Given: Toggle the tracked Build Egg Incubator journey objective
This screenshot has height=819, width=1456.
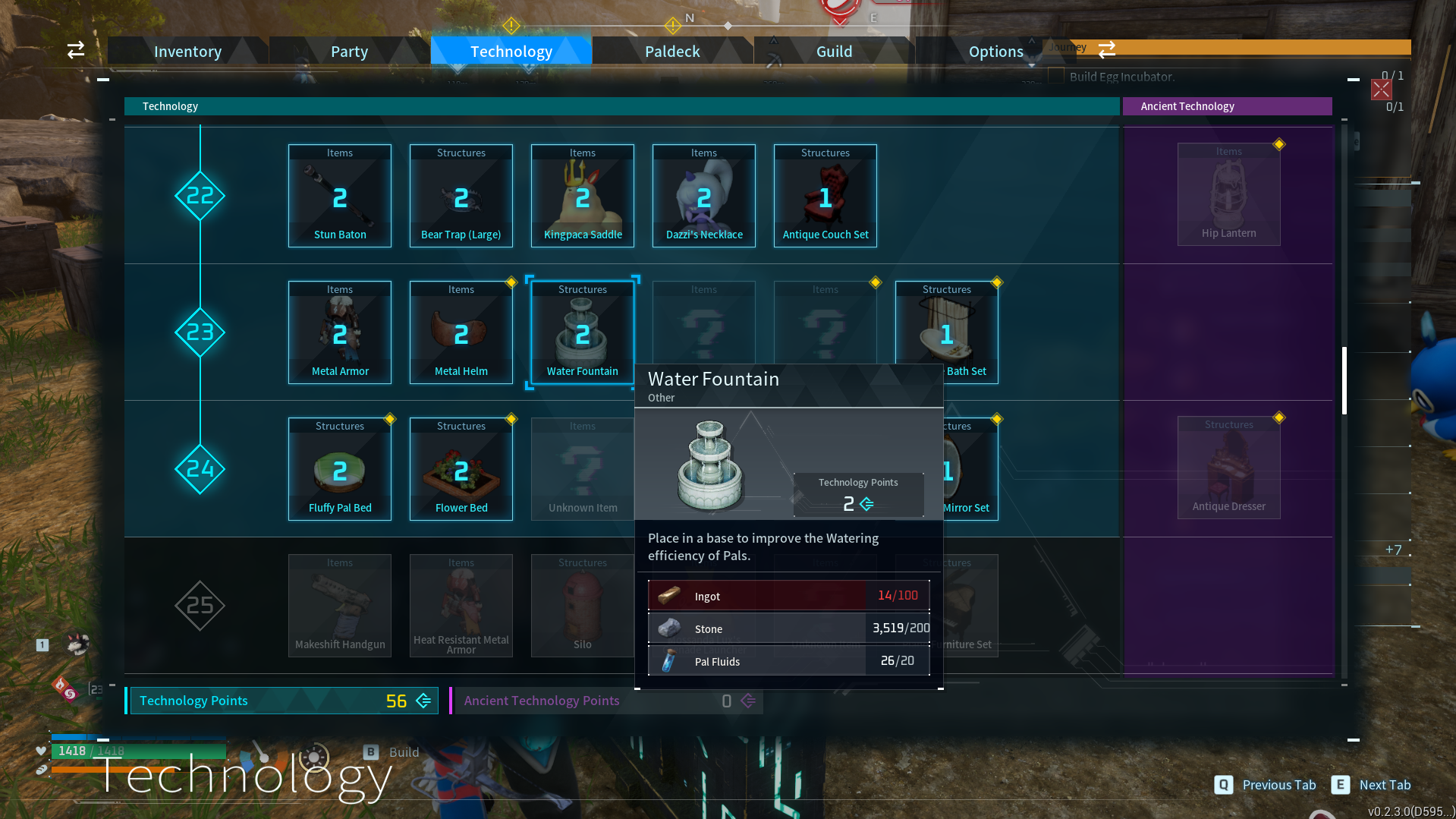Looking at the screenshot, I should pyautogui.click(x=1057, y=77).
